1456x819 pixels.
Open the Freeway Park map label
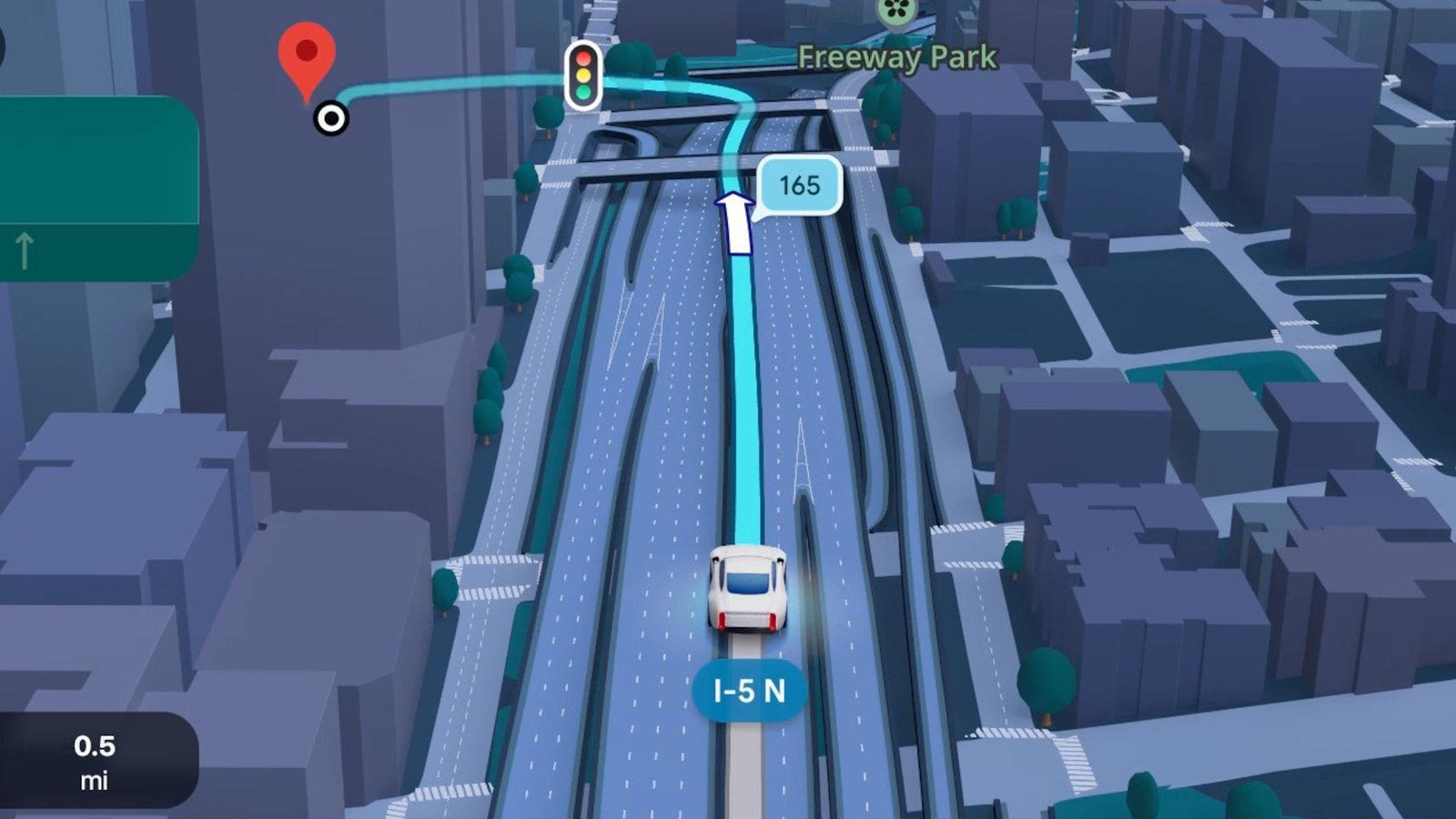click(897, 58)
